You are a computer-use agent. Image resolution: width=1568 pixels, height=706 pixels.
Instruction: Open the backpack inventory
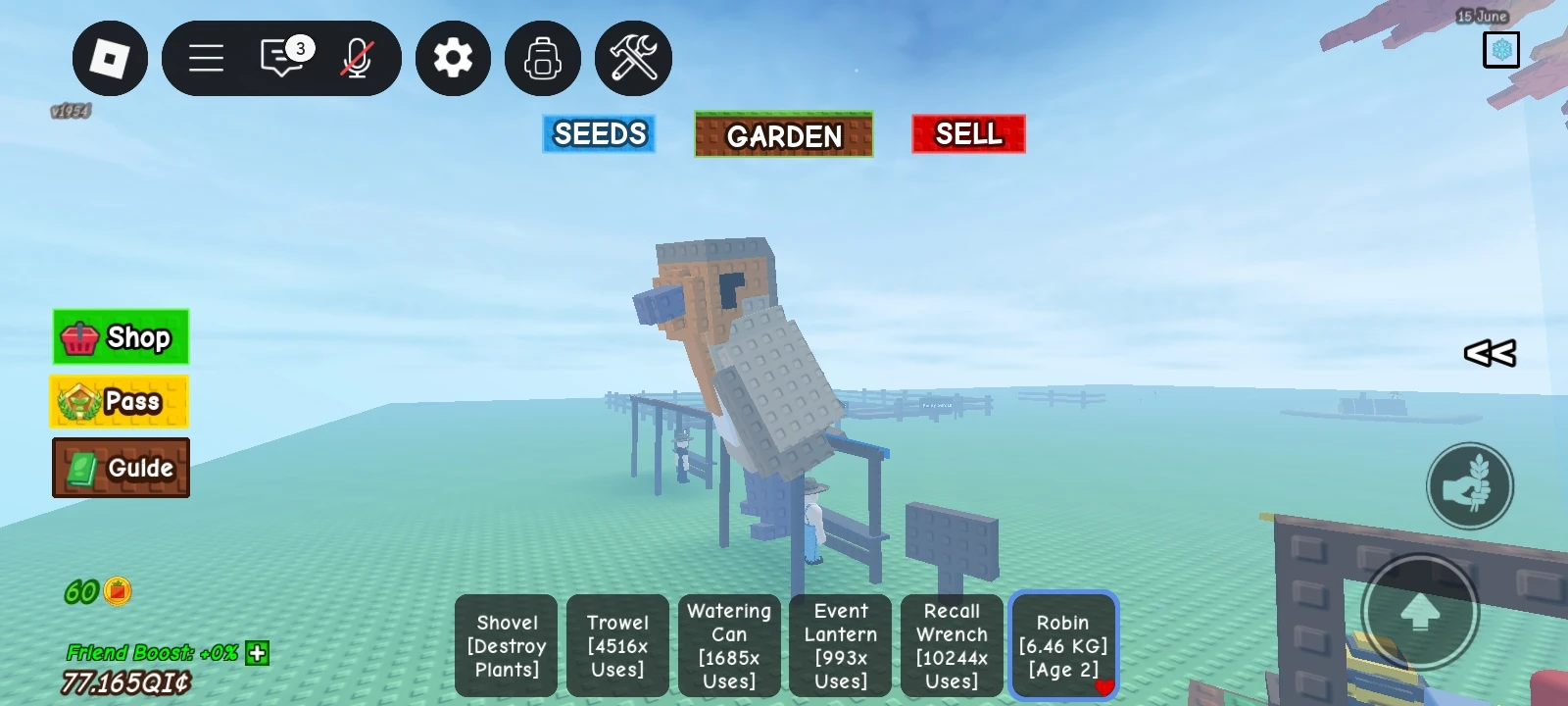(543, 58)
